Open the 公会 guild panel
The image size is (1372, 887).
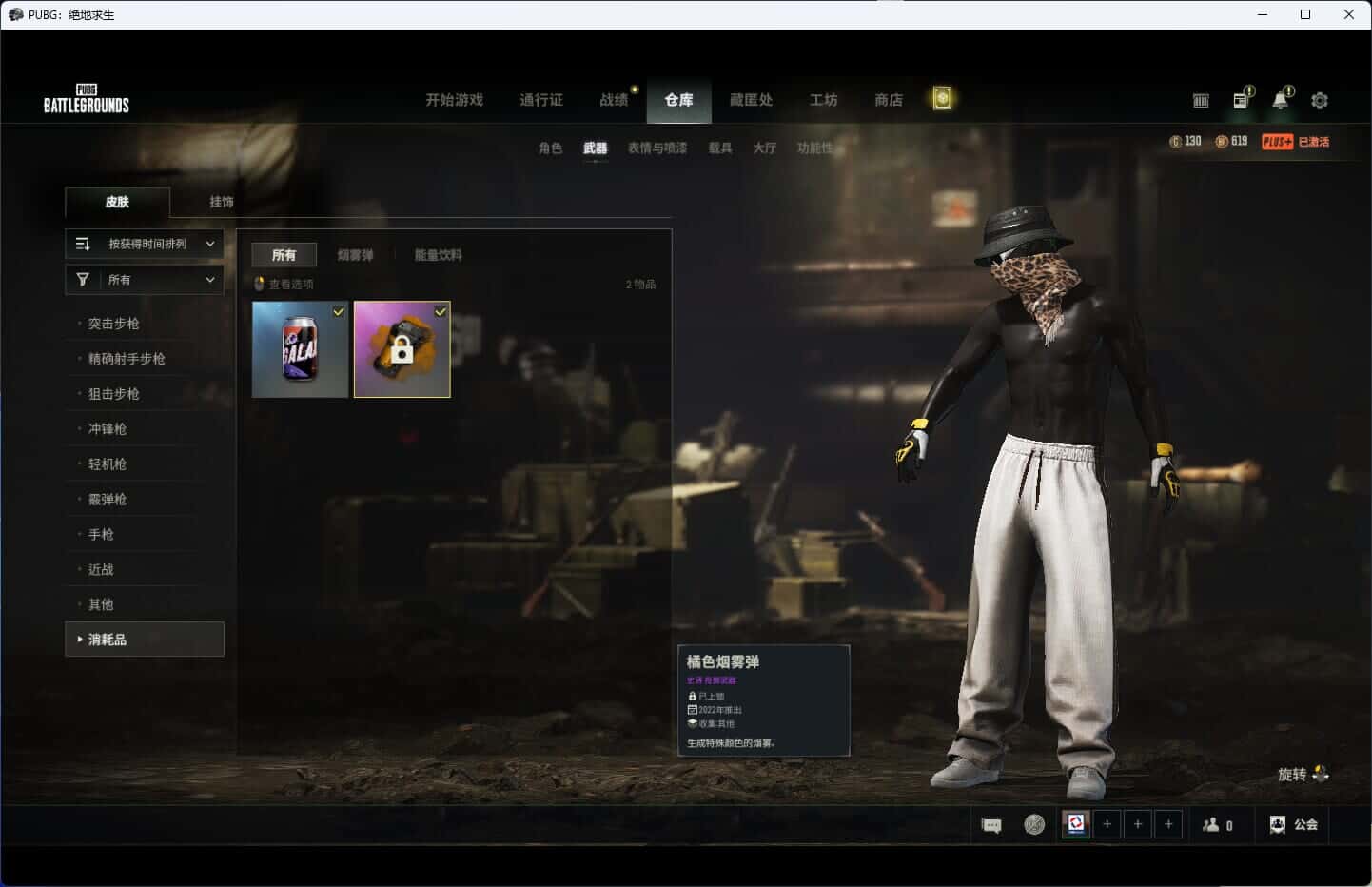click(1294, 824)
